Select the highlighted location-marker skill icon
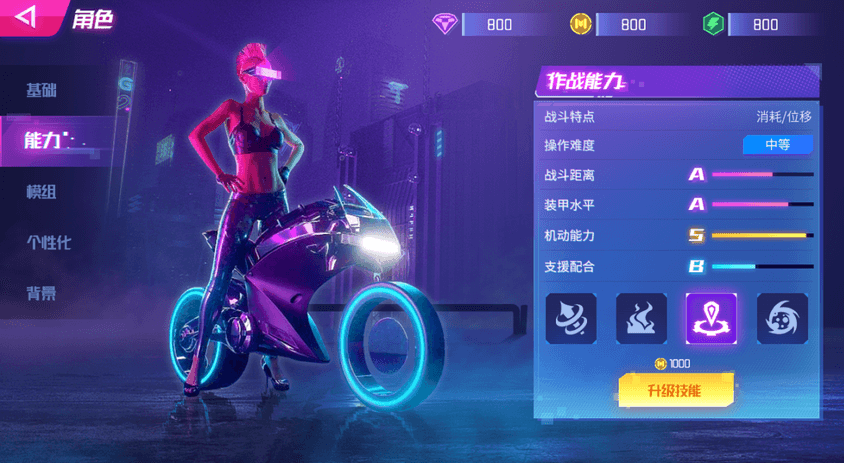Screen dimensions: 844x463 pos(711,319)
